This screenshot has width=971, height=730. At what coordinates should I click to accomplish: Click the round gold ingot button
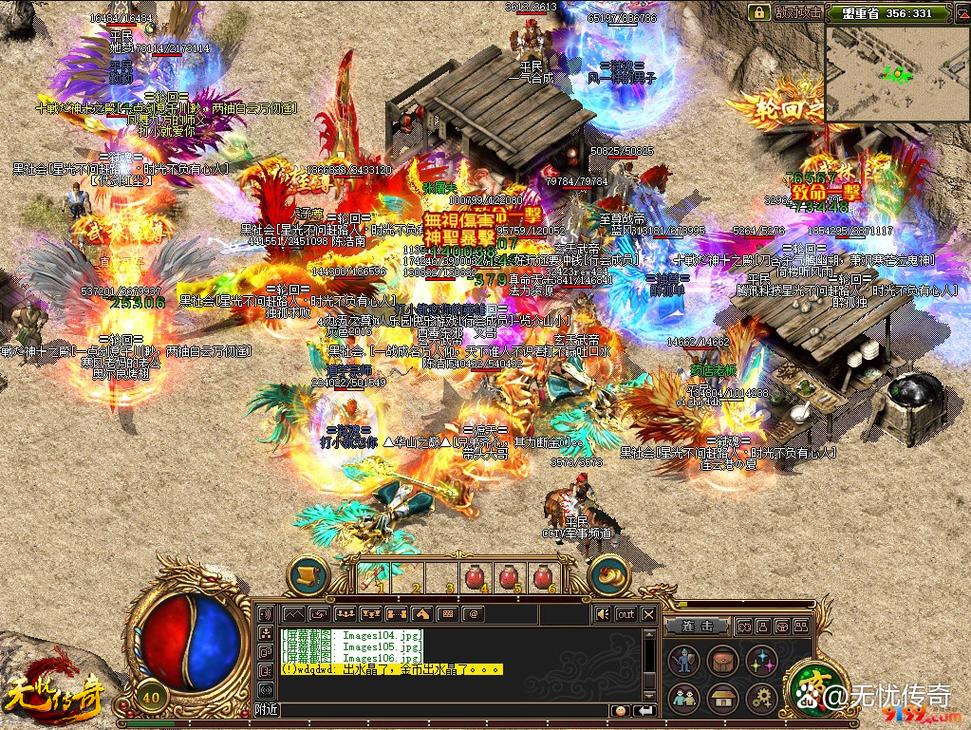coord(608,575)
